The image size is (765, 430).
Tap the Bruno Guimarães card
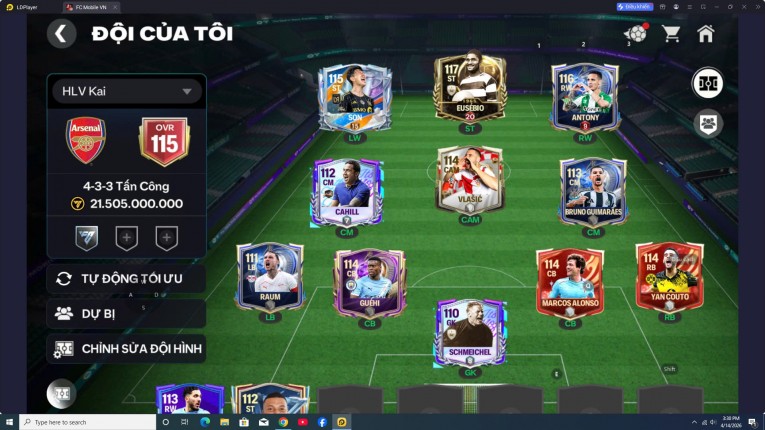pos(592,190)
